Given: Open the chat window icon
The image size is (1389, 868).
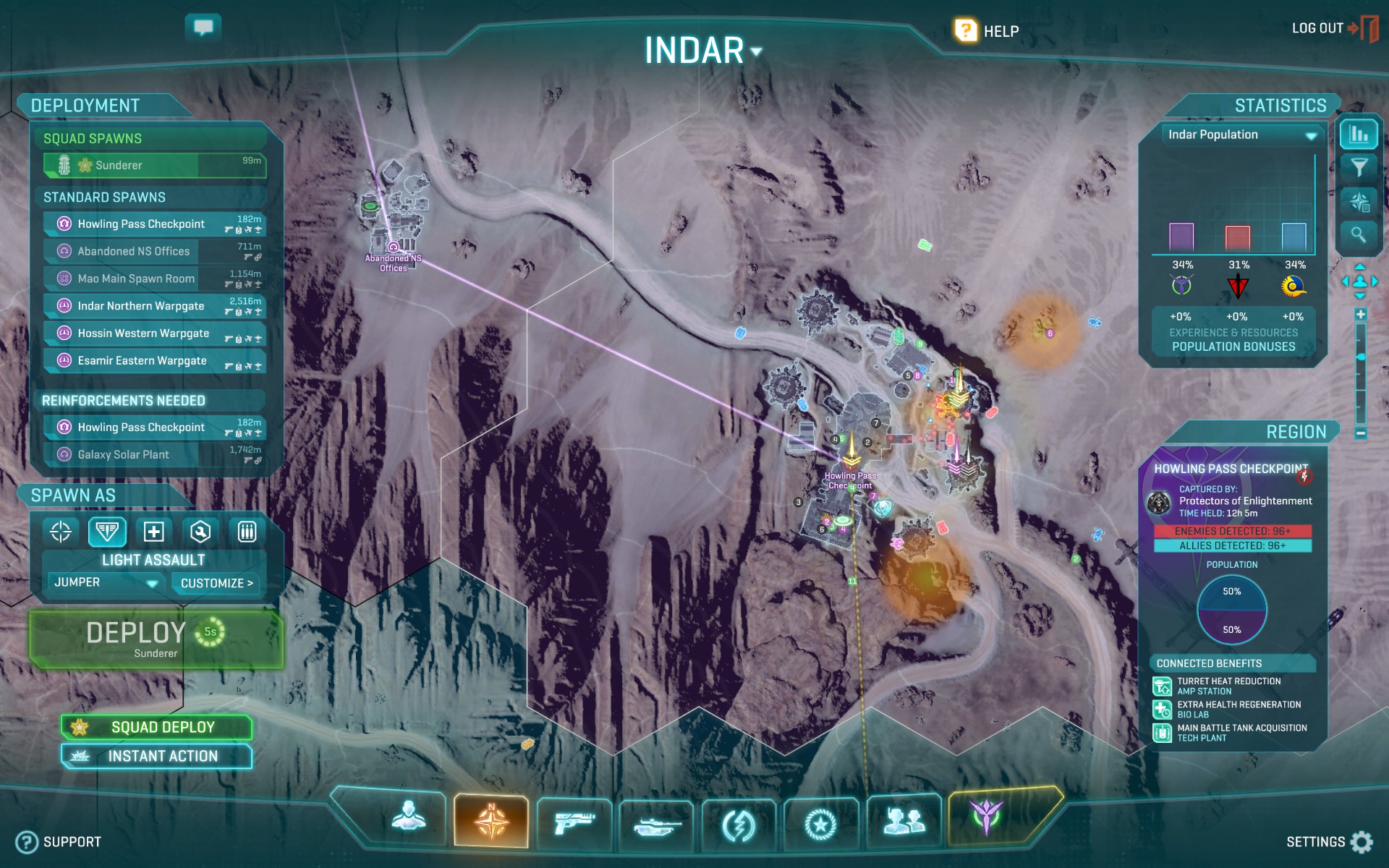Looking at the screenshot, I should 203,27.
